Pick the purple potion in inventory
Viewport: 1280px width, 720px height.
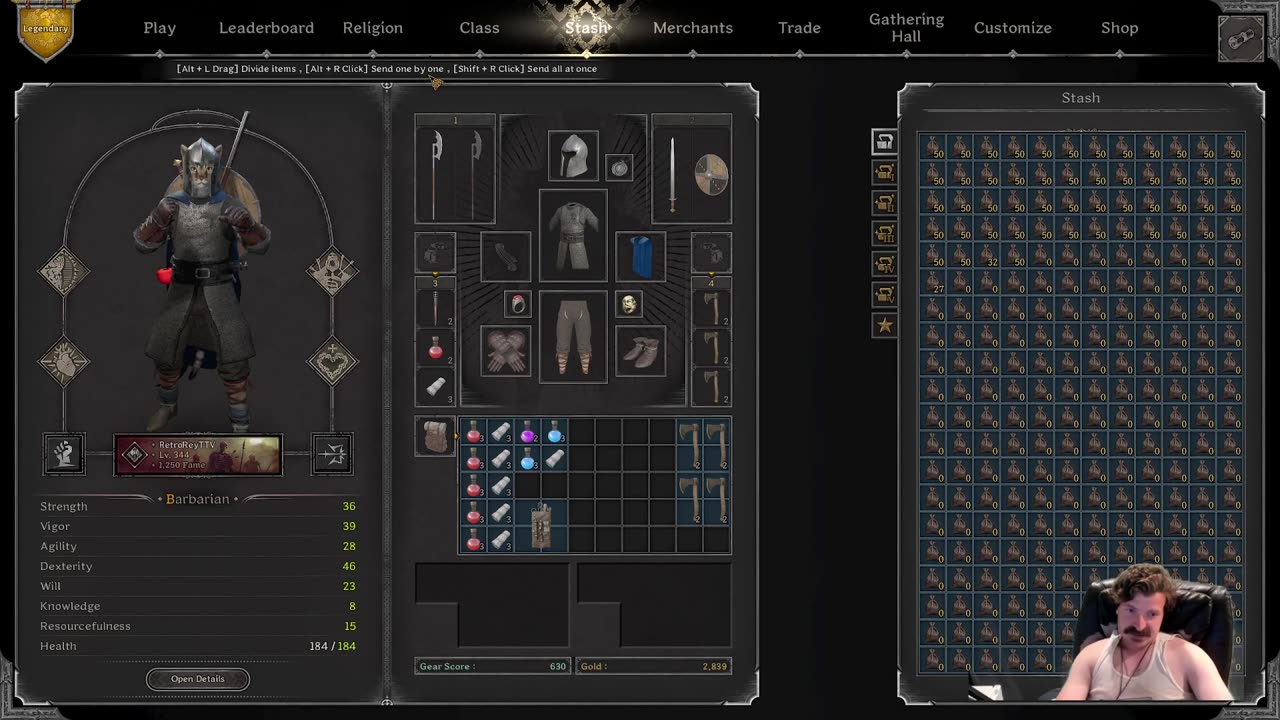click(x=528, y=434)
